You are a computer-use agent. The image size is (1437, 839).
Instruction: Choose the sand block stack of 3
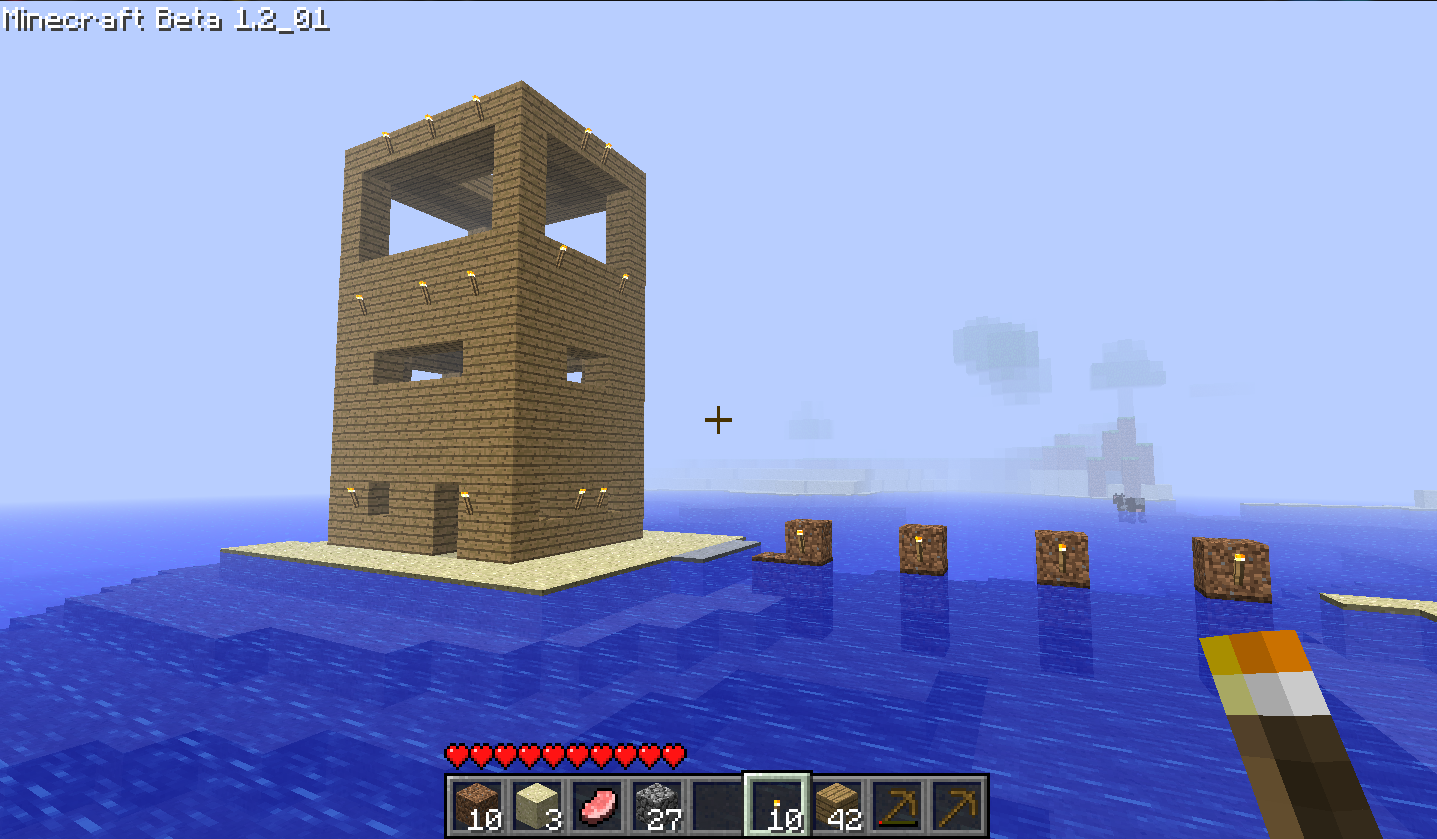[x=537, y=805]
